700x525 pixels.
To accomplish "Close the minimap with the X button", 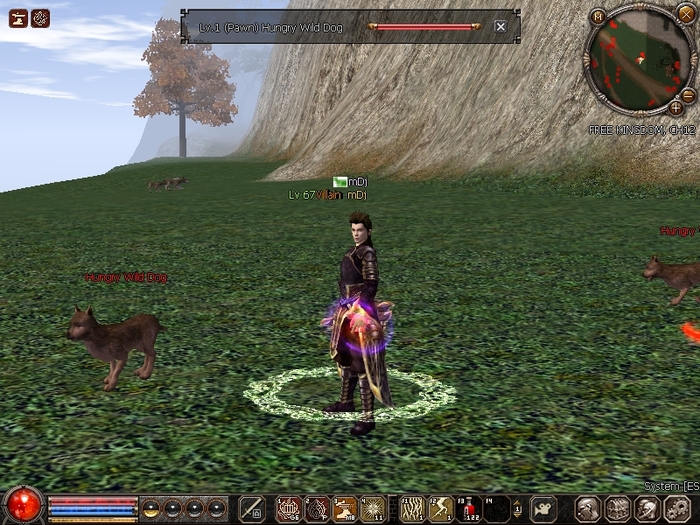I will coord(685,13).
